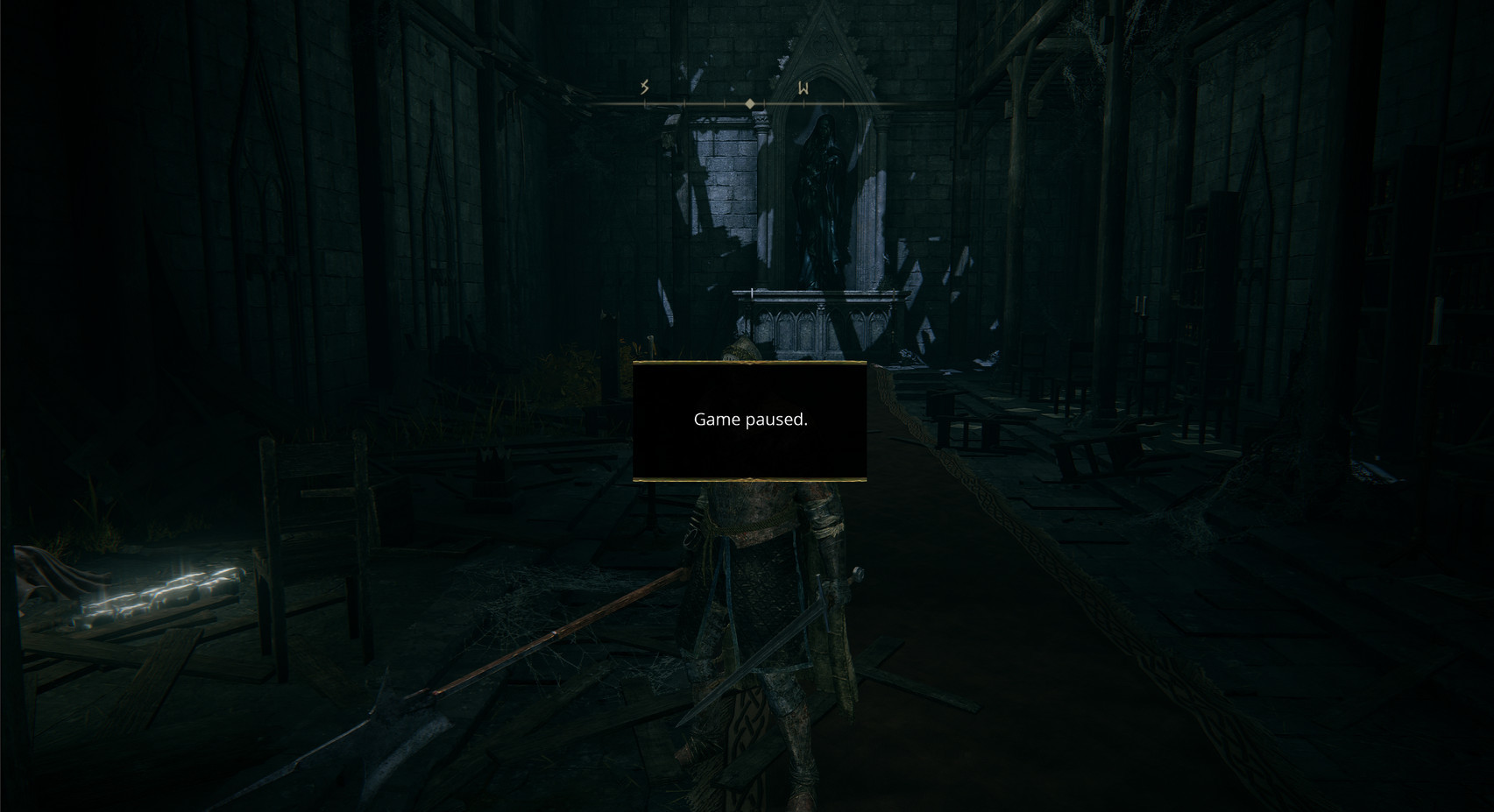
Task: Click the golden bottom border of the pause dialog
Action: tap(749, 480)
